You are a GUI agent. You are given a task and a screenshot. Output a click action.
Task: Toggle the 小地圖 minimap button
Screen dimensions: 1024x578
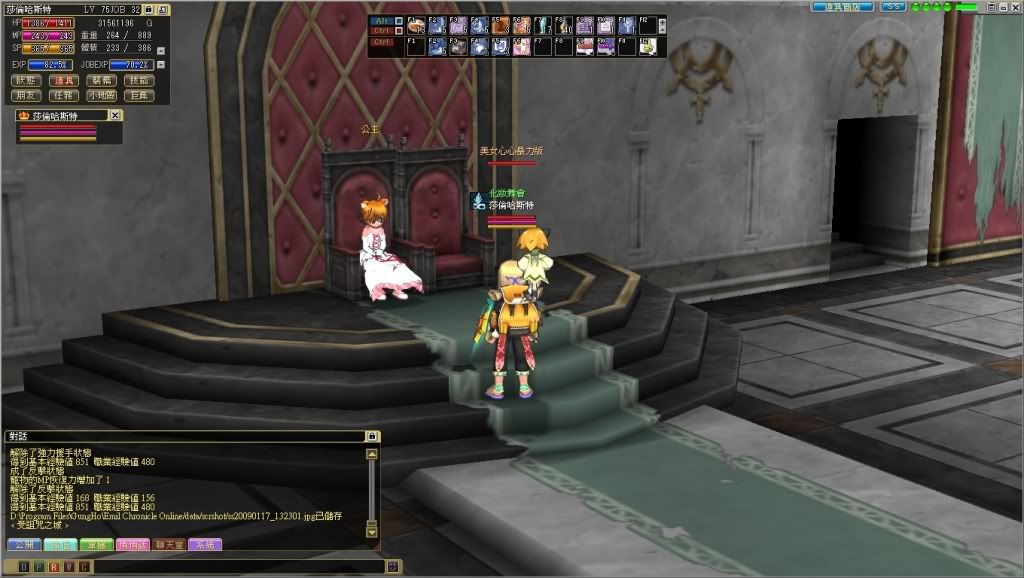coord(100,95)
